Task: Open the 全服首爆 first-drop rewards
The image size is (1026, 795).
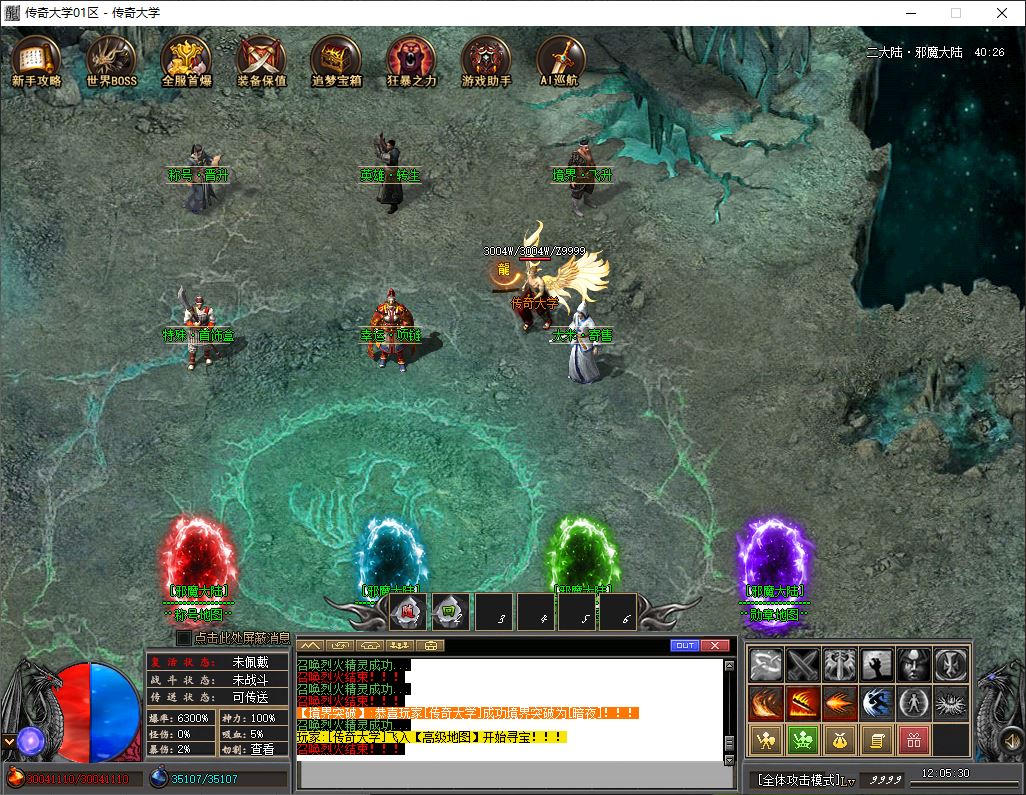Action: [186, 60]
